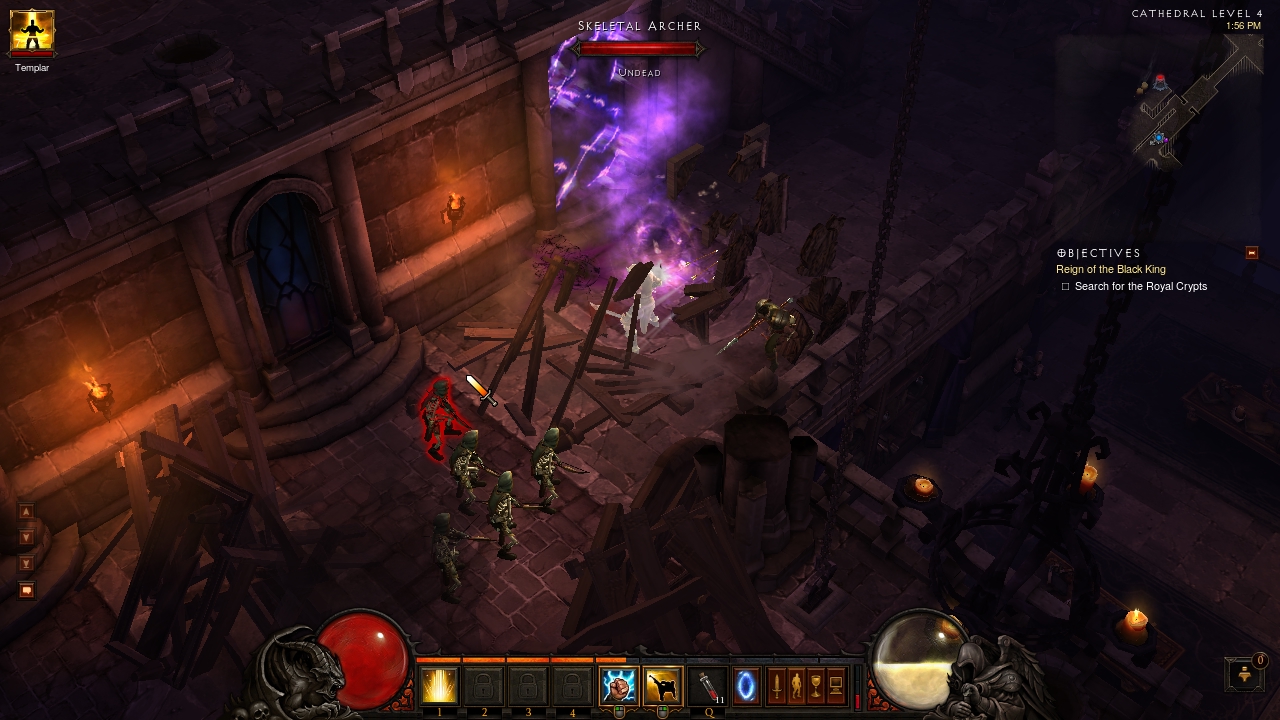Activate the glowing light skill in slot 1

[439, 686]
